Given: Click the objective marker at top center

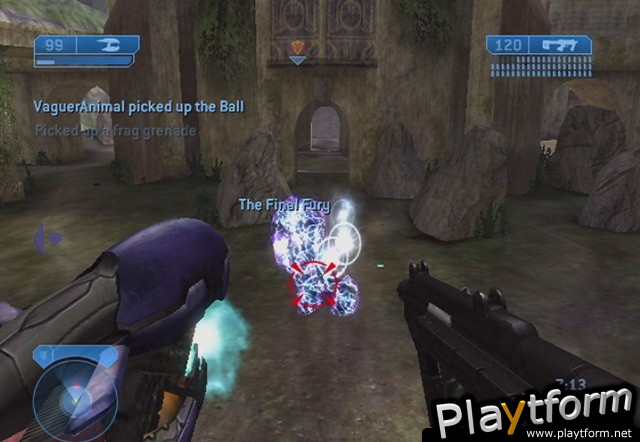Looking at the screenshot, I should (x=297, y=50).
